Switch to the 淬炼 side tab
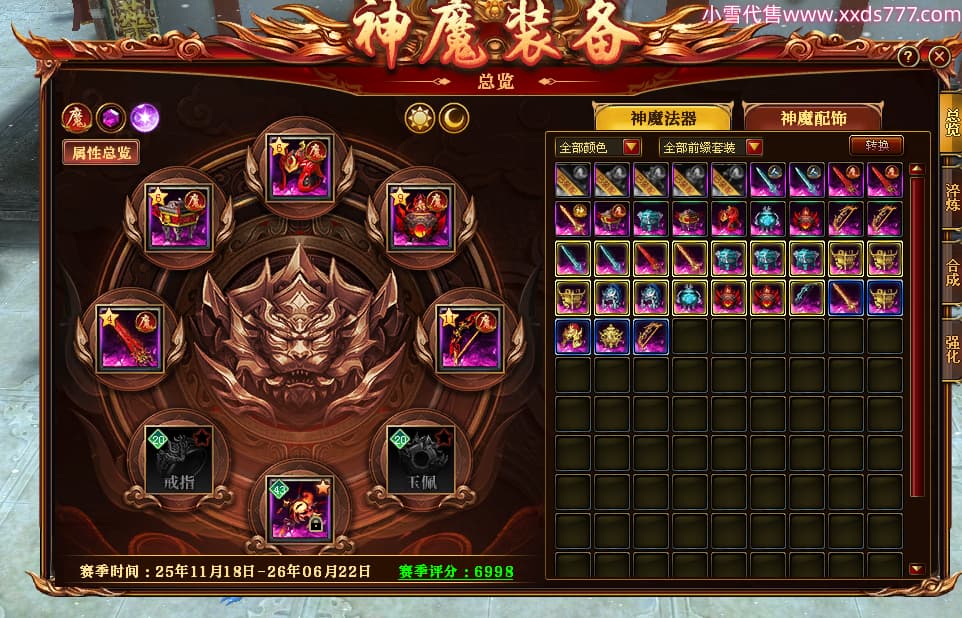The width and height of the screenshot is (962, 618). tap(951, 195)
